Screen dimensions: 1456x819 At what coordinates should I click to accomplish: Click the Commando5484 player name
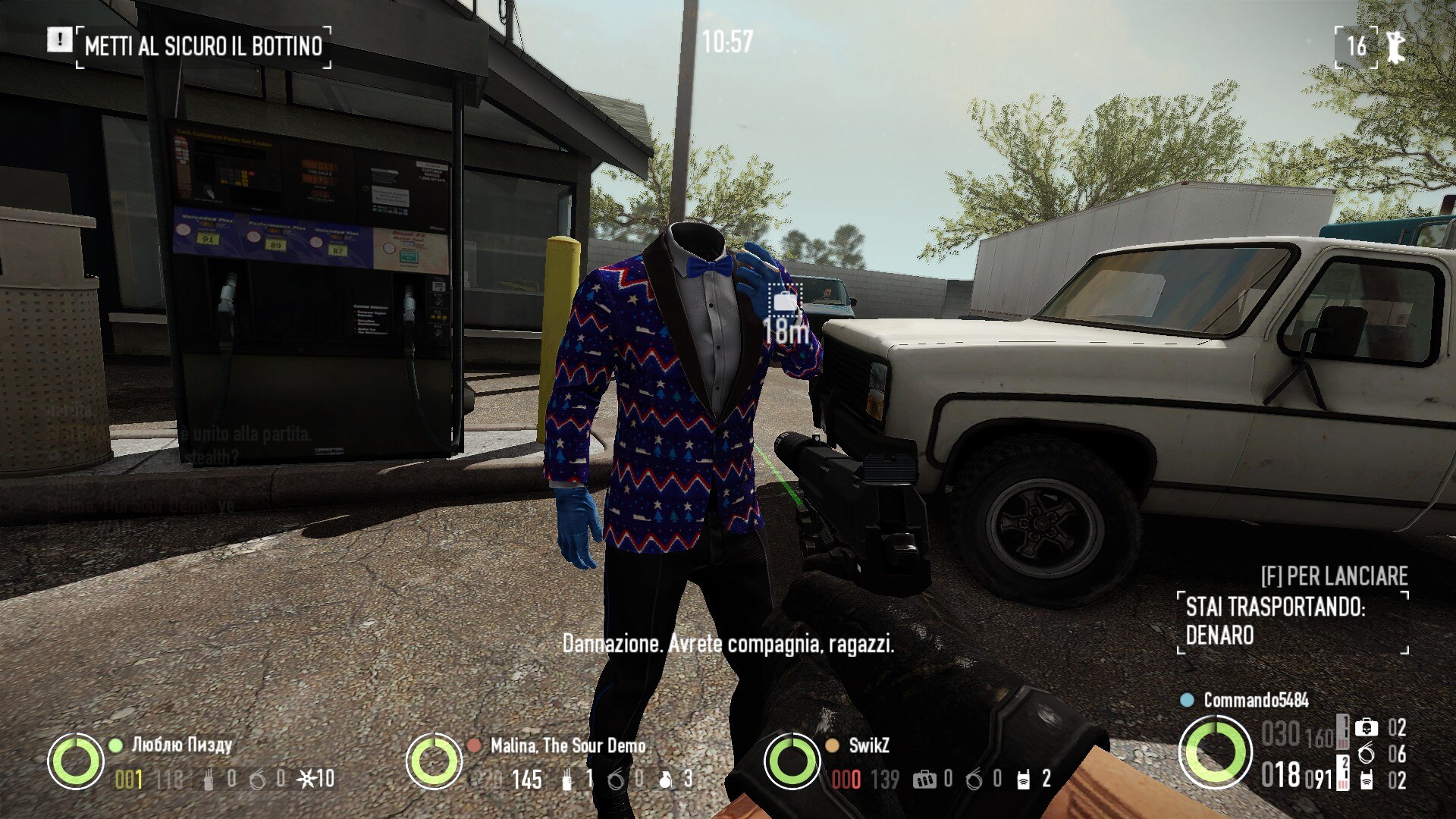1256,700
